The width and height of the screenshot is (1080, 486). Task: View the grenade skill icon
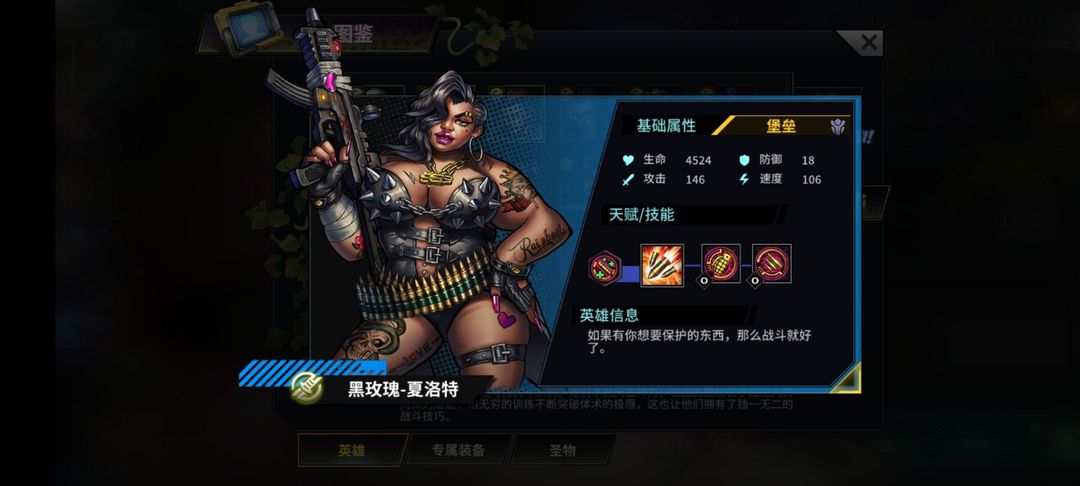721,264
